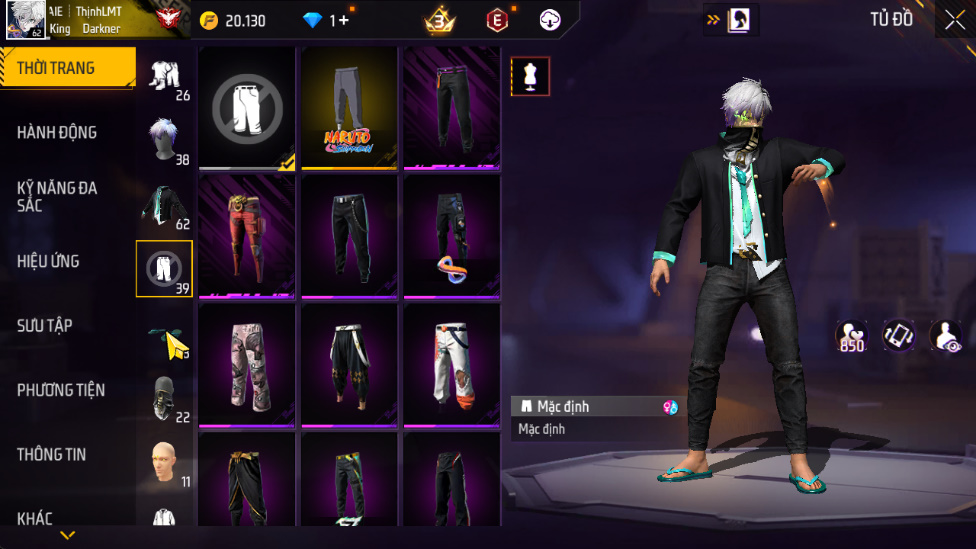Image resolution: width=976 pixels, height=549 pixels.
Task: Open the Hiệu Ứng tab
Action: click(48, 261)
